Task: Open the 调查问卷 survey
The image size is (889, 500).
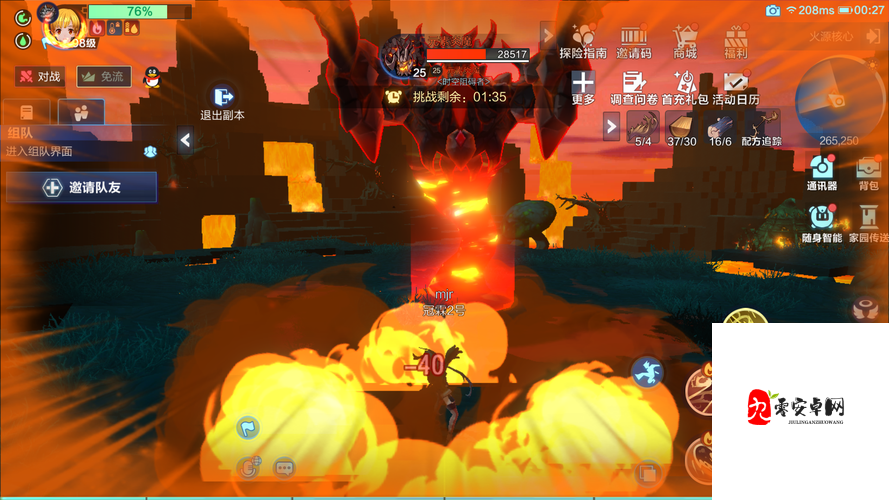Action: tap(633, 88)
